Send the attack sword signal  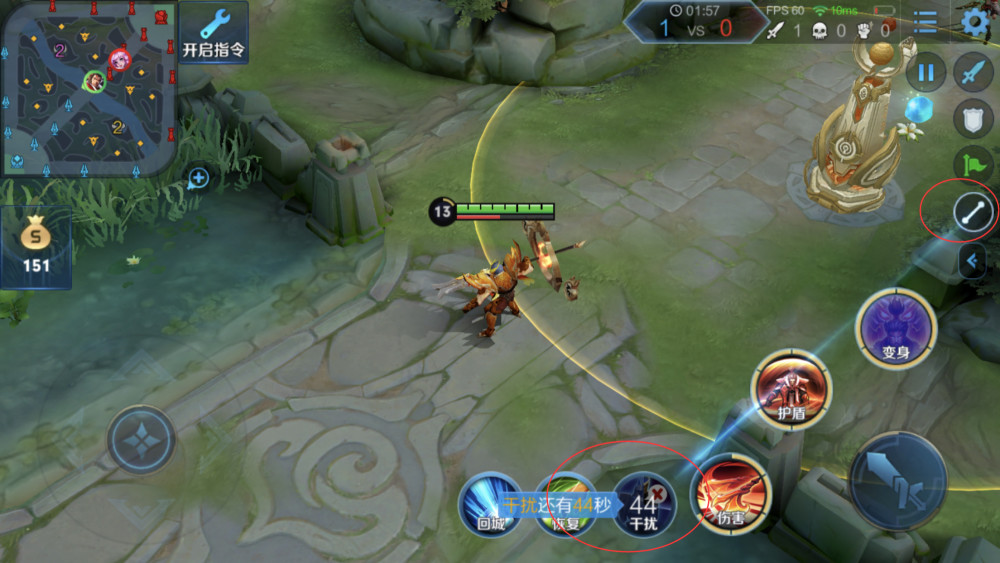point(973,72)
